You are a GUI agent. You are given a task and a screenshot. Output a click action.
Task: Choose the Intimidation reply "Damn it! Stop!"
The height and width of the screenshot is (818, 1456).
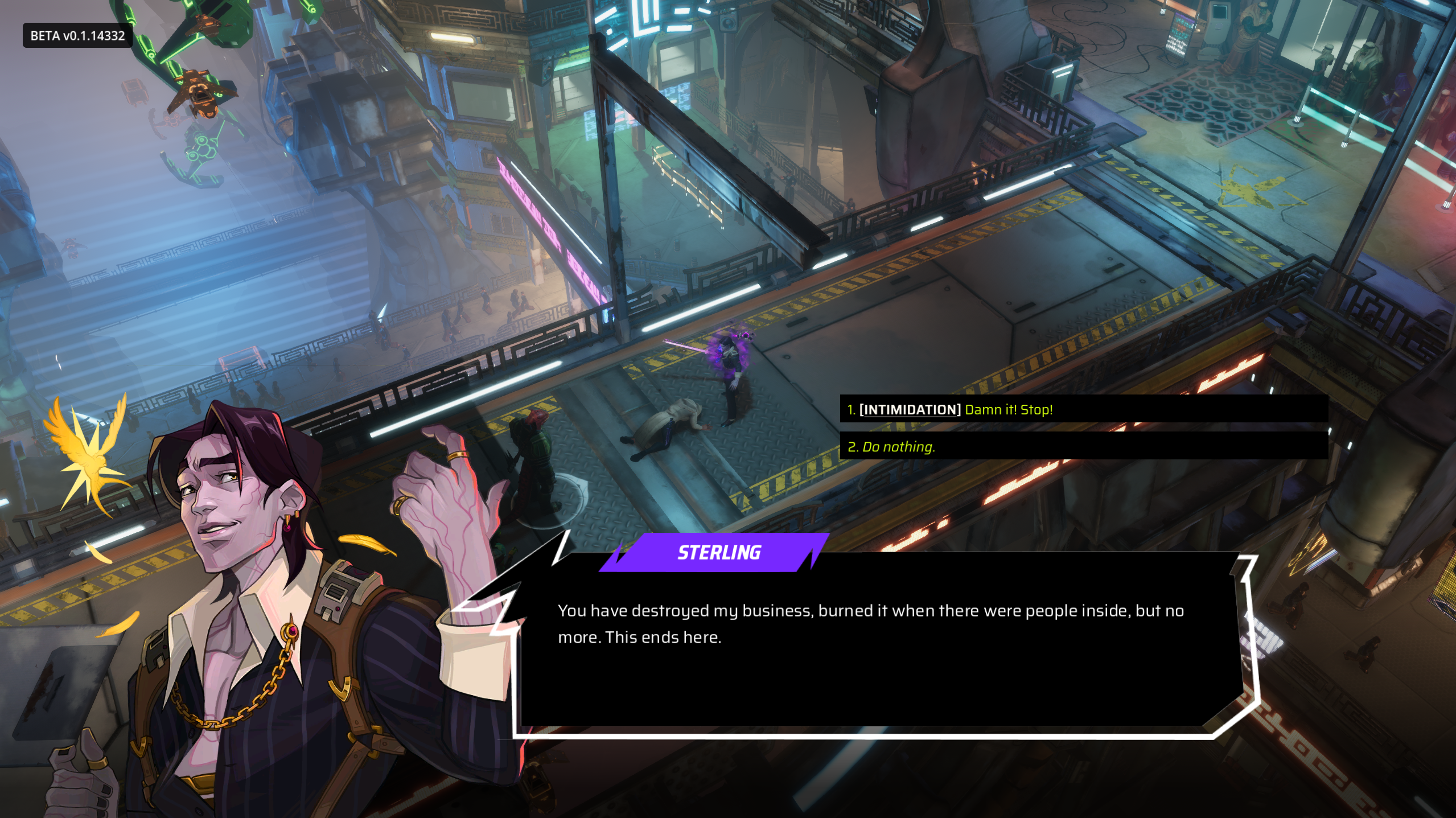[951, 409]
